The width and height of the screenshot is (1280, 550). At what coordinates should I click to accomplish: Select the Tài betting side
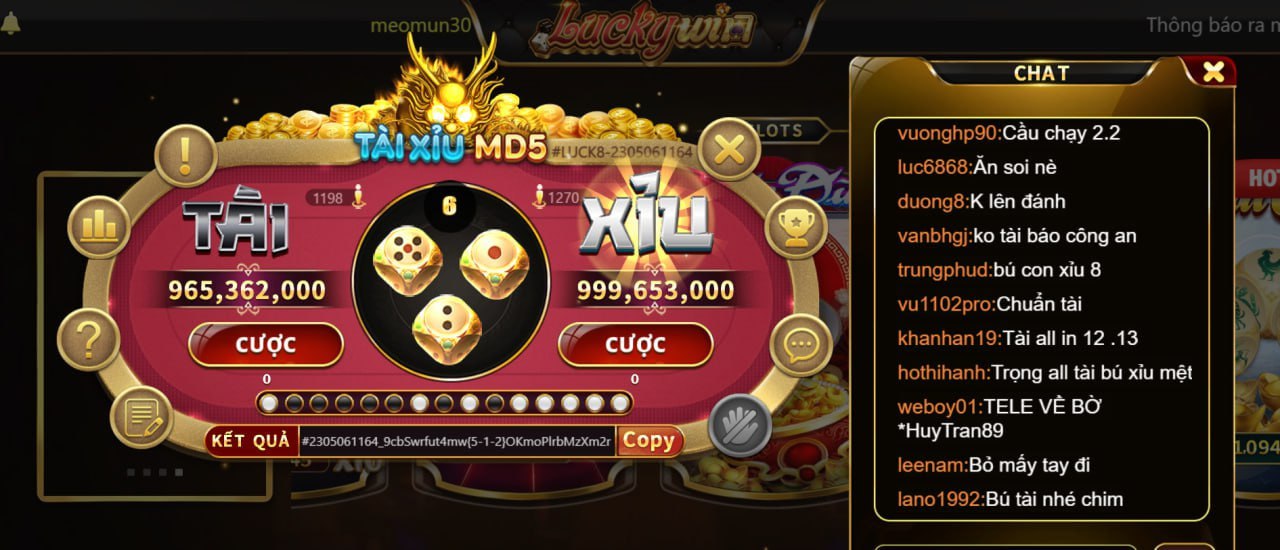click(x=236, y=223)
